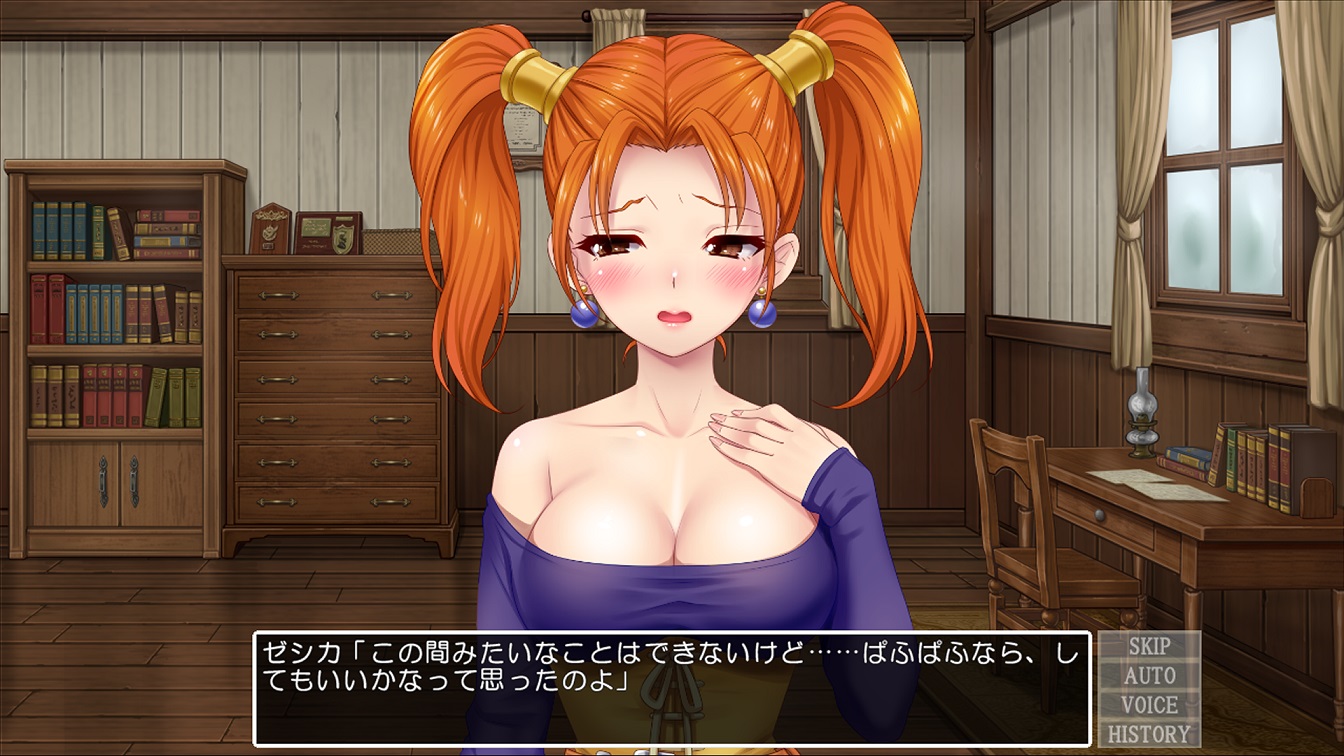Click the row of books on the desk
The height and width of the screenshot is (756, 1344).
tap(1255, 465)
